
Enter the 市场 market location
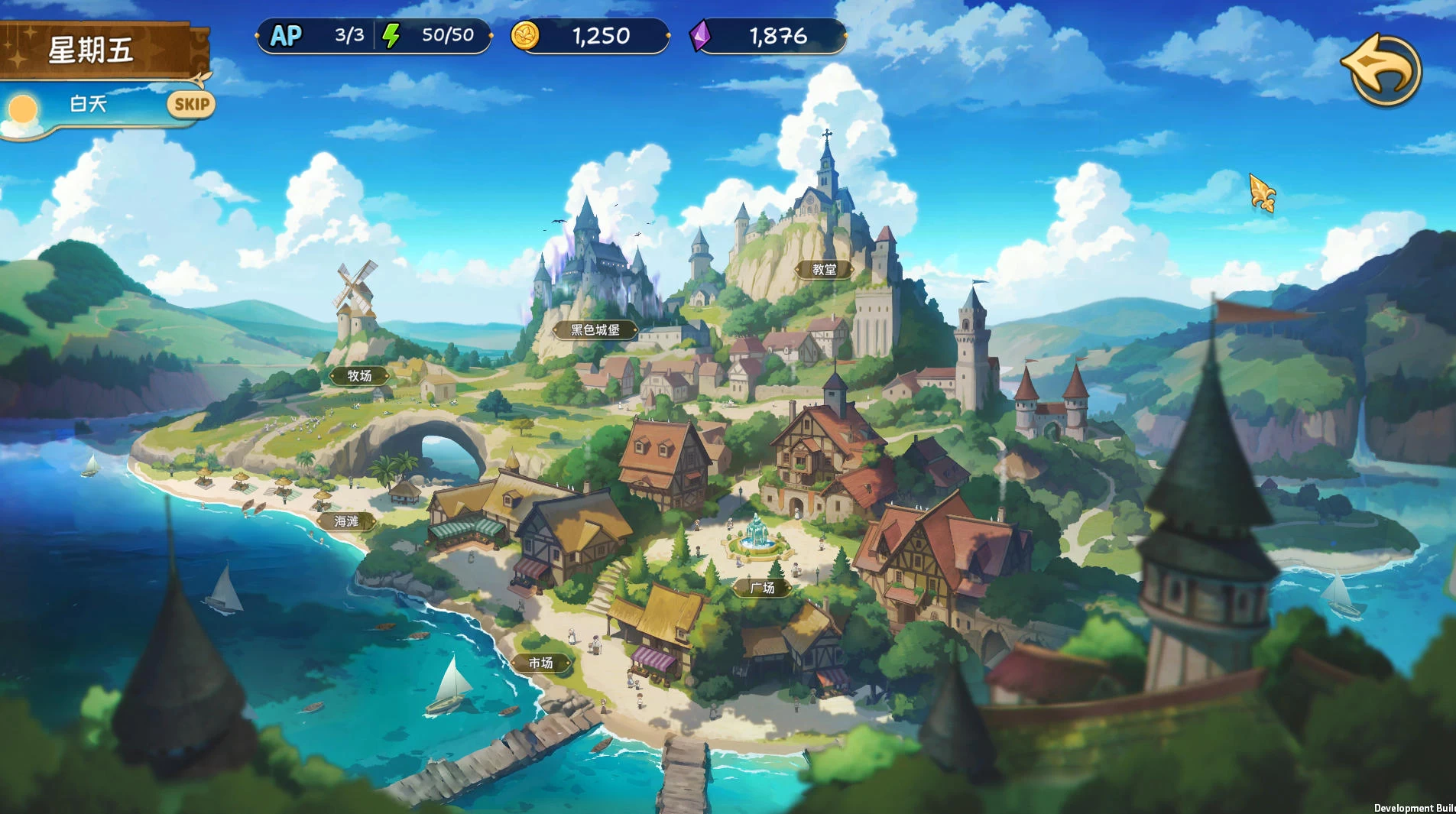click(x=543, y=663)
